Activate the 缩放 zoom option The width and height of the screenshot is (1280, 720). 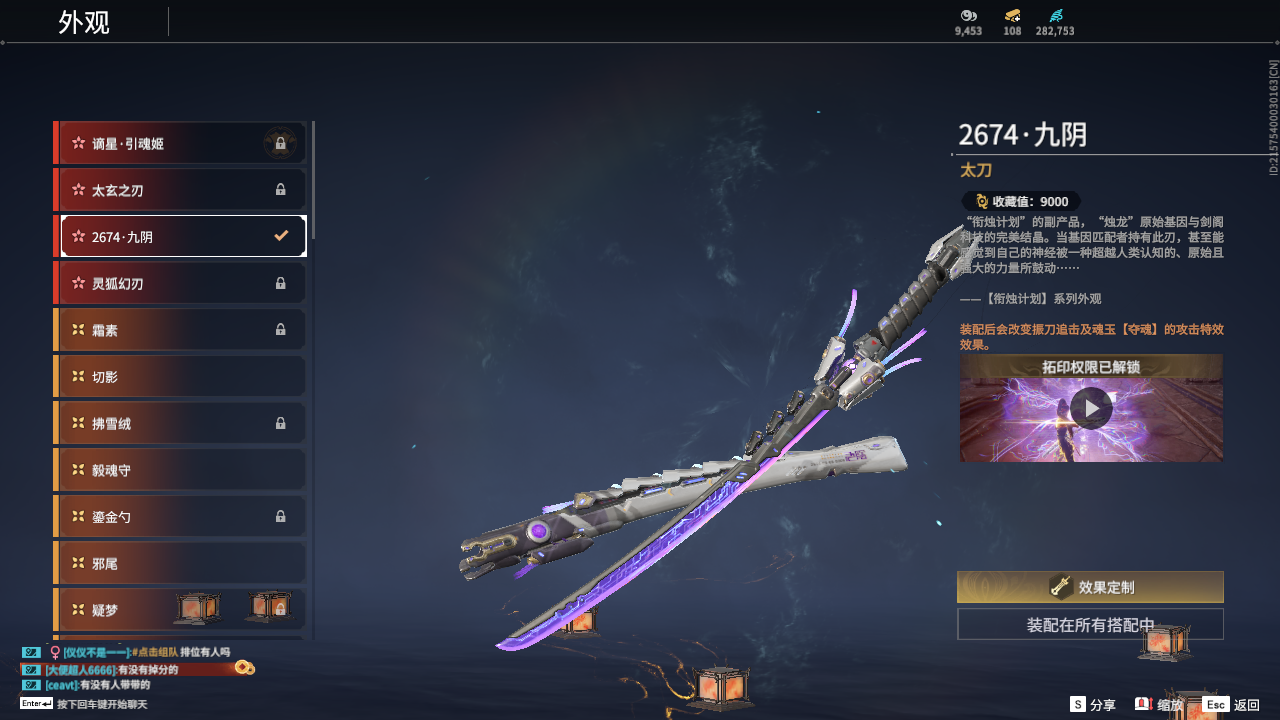point(1159,705)
